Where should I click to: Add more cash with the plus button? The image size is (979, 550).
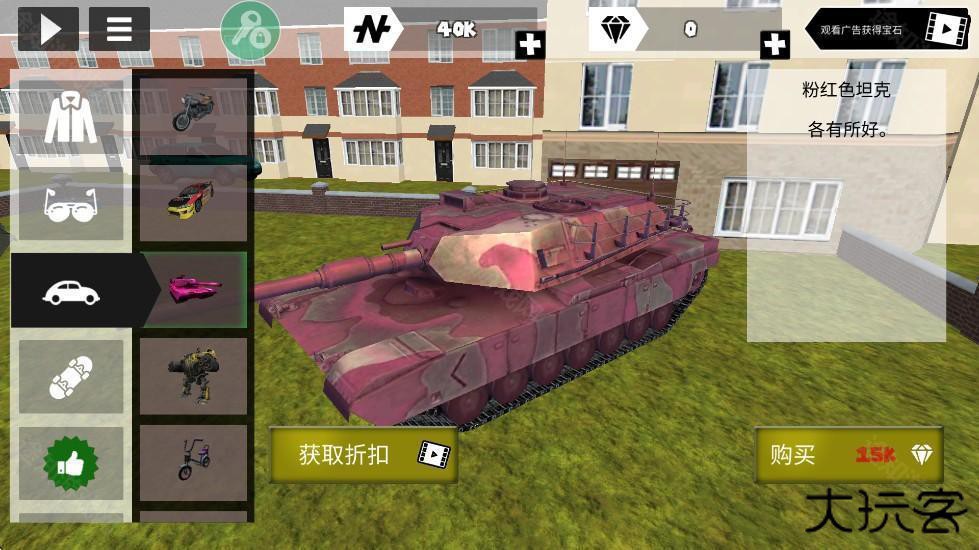[x=530, y=44]
